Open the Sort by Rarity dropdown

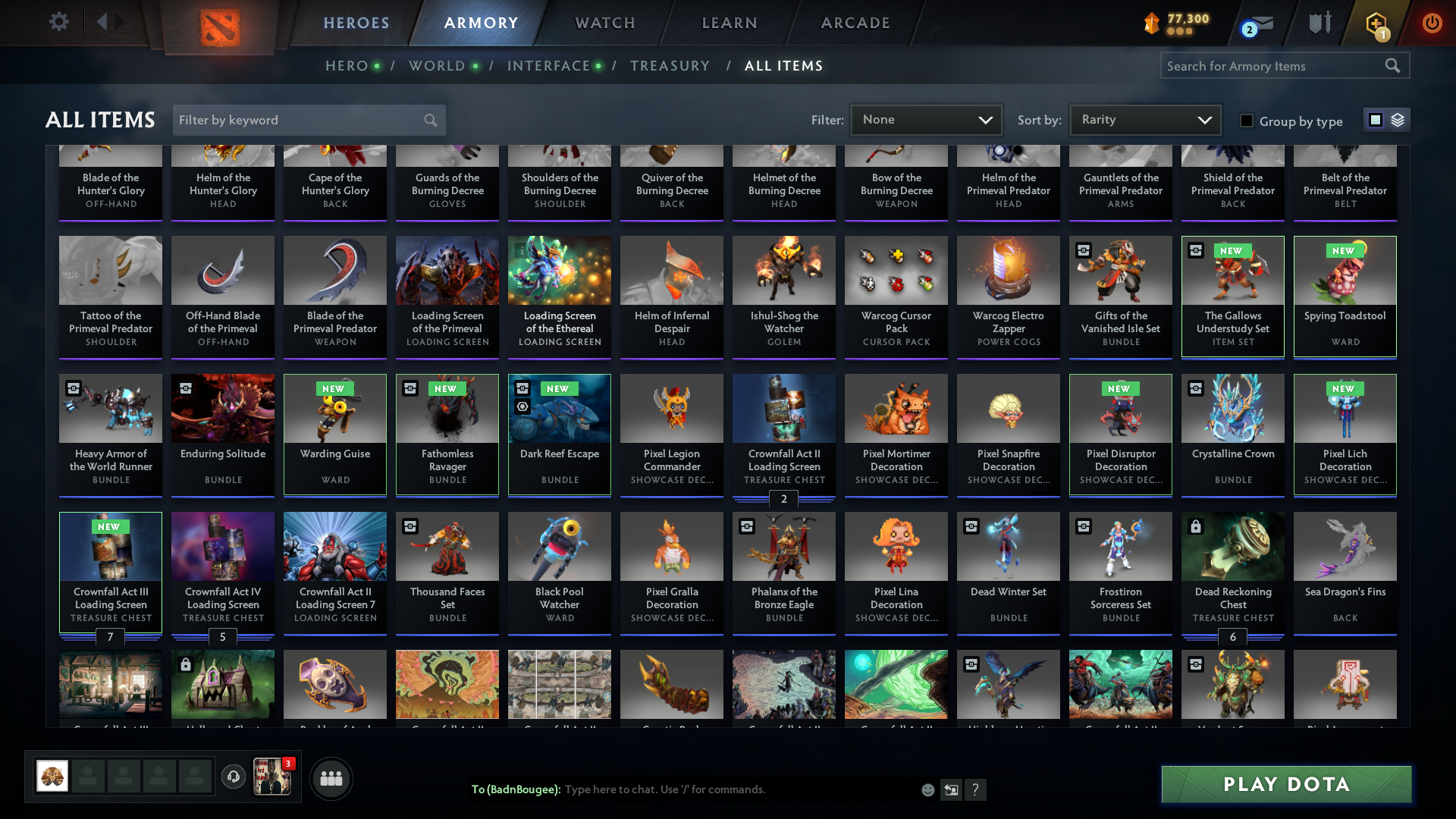click(x=1144, y=120)
